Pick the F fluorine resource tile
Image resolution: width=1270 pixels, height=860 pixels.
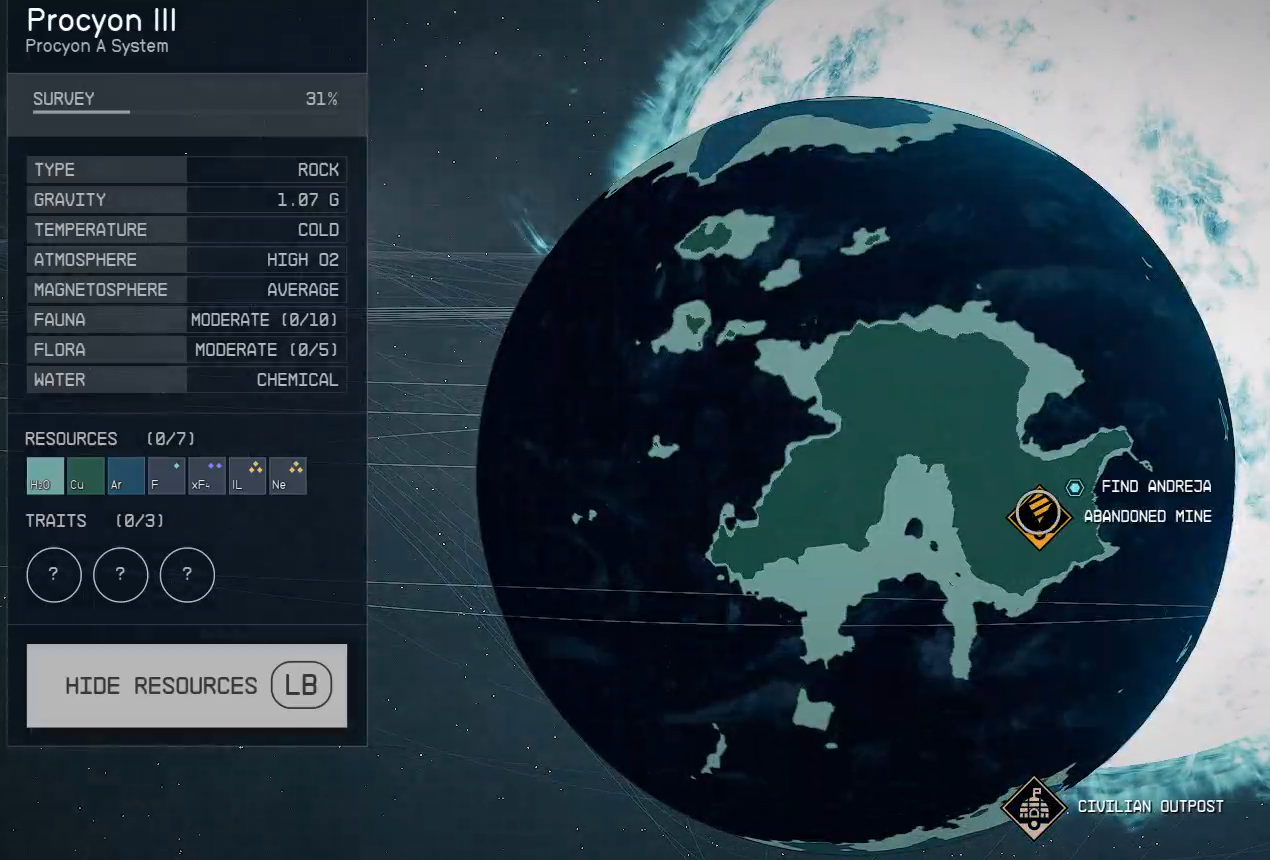tap(167, 476)
